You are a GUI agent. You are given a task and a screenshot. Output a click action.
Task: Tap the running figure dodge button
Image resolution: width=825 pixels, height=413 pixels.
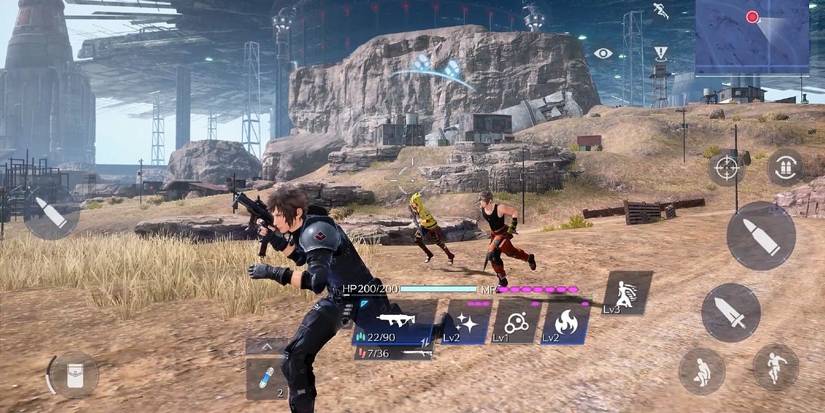[x=775, y=367]
